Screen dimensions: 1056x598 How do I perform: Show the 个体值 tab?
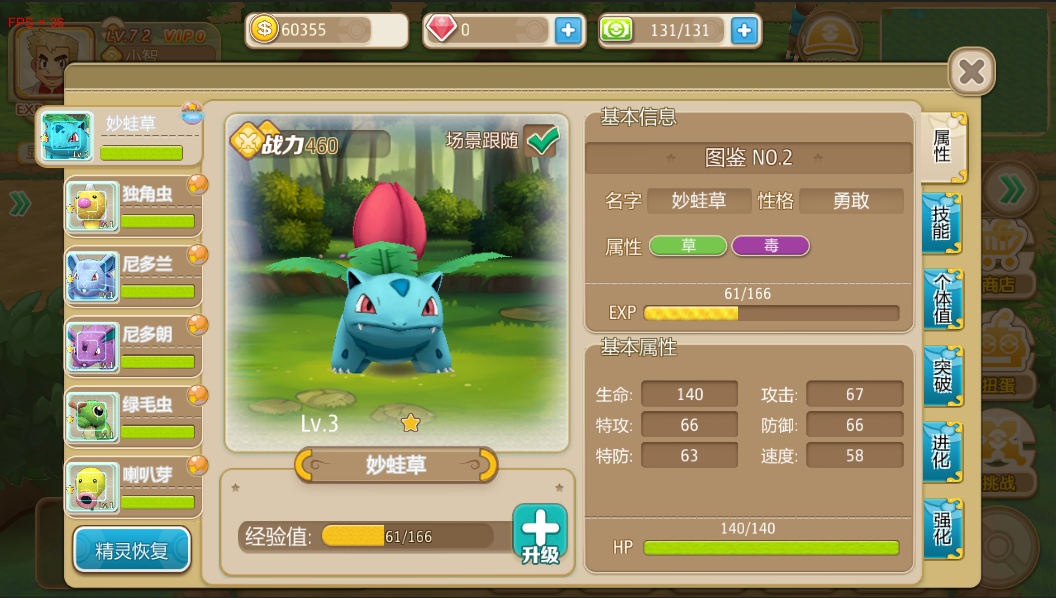(x=942, y=300)
